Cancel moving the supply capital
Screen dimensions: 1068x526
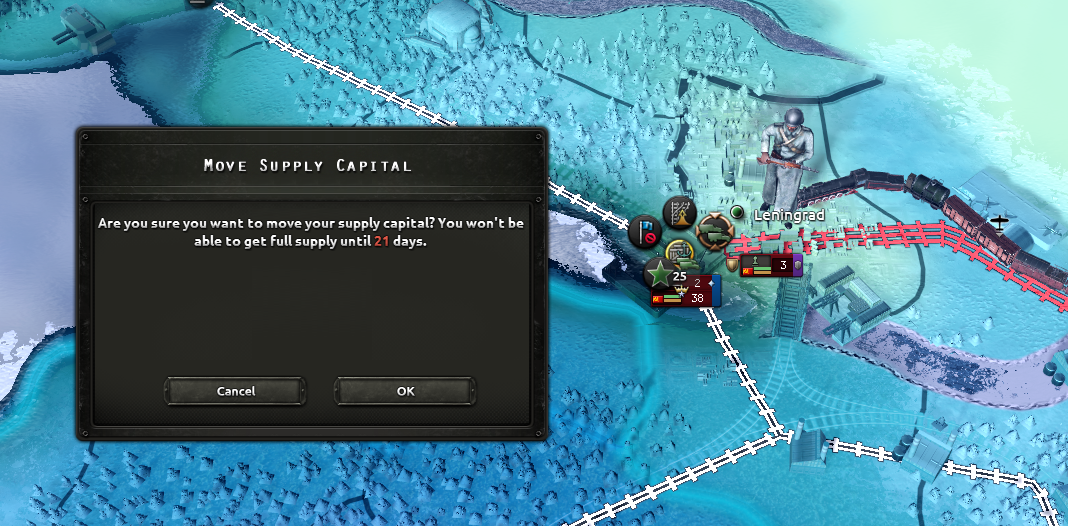236,391
